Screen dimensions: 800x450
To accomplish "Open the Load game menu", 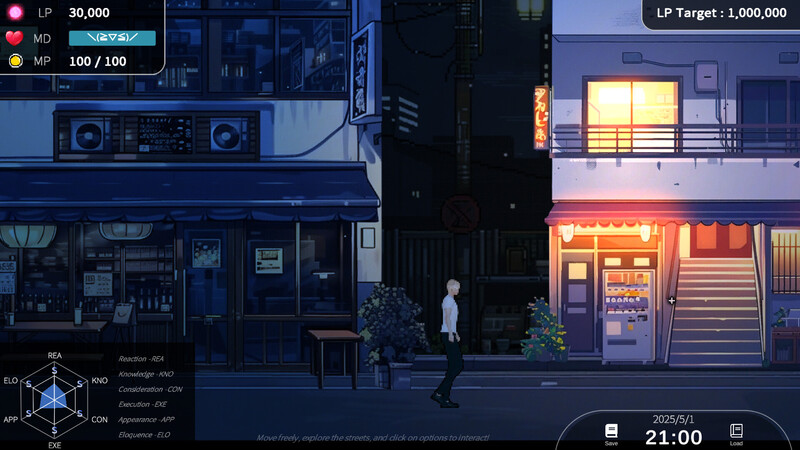I will (736, 433).
